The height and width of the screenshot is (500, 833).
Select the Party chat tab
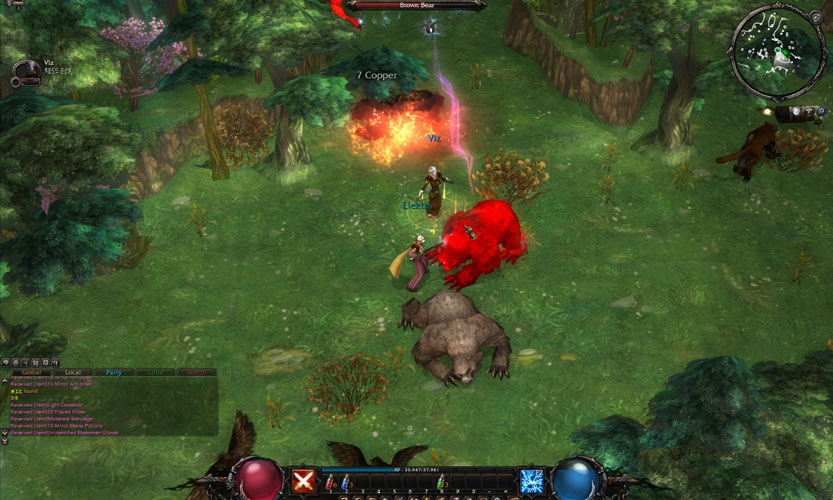pos(114,372)
